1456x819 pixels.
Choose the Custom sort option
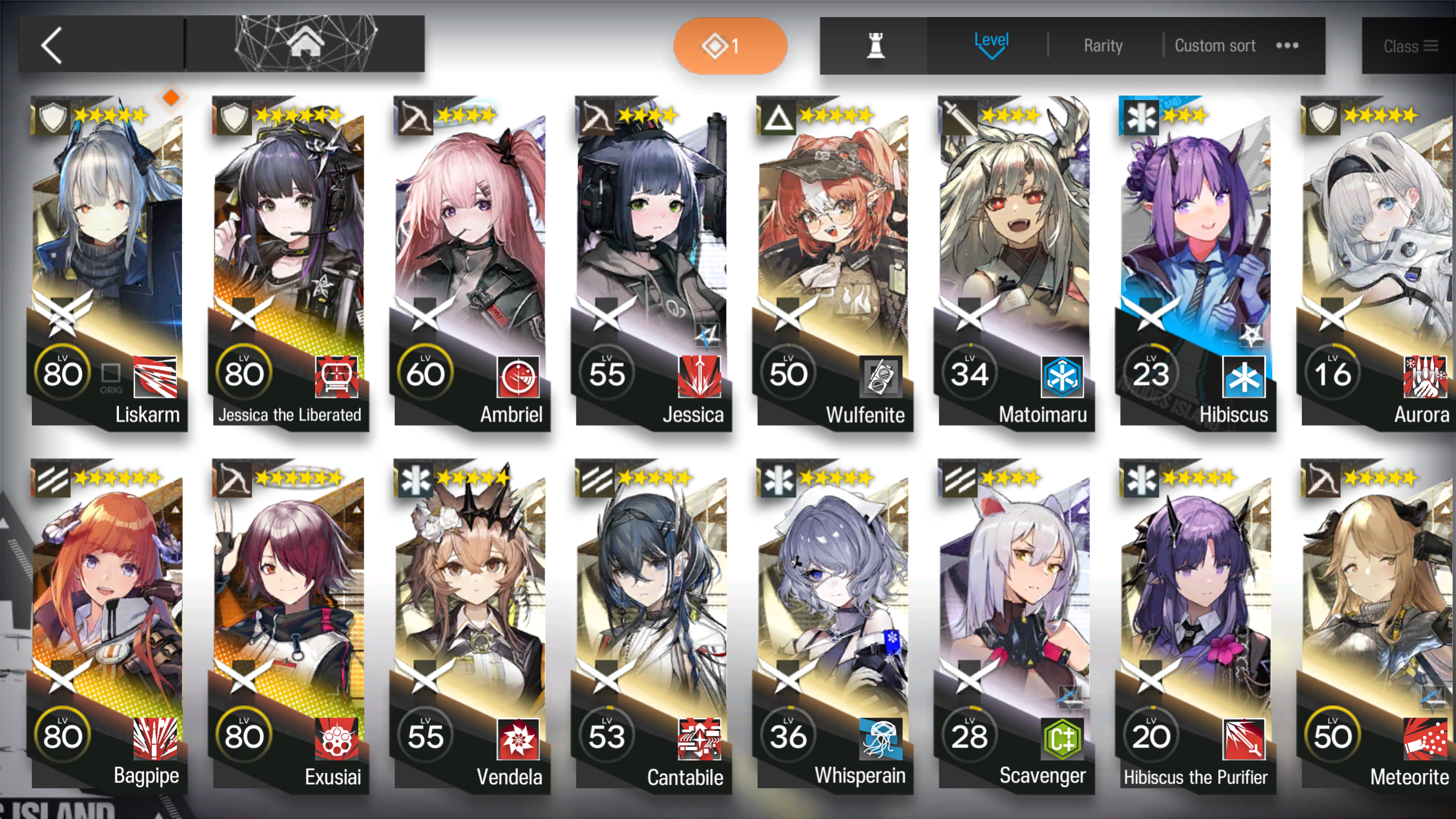pos(1215,46)
